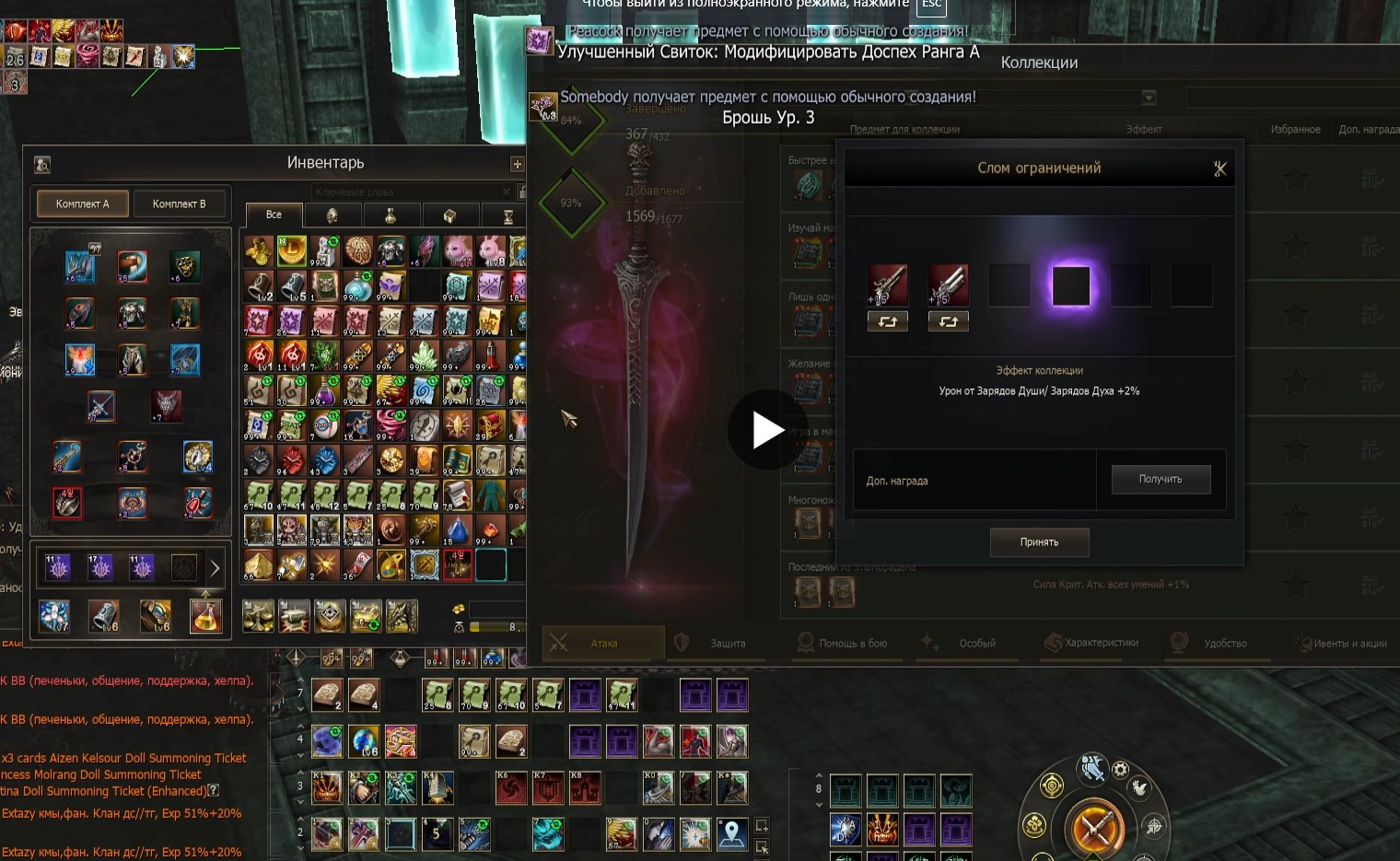1400x861 pixels.
Task: Select the pink rabbit item in inventory
Action: (x=458, y=250)
